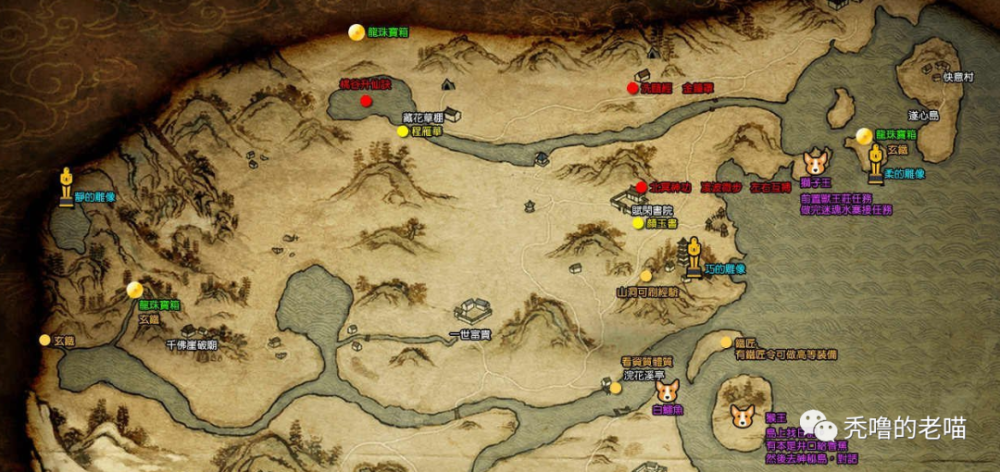Screen dimensions: 1000x472
Task: Select the red dot in the lake
Action: (367, 101)
